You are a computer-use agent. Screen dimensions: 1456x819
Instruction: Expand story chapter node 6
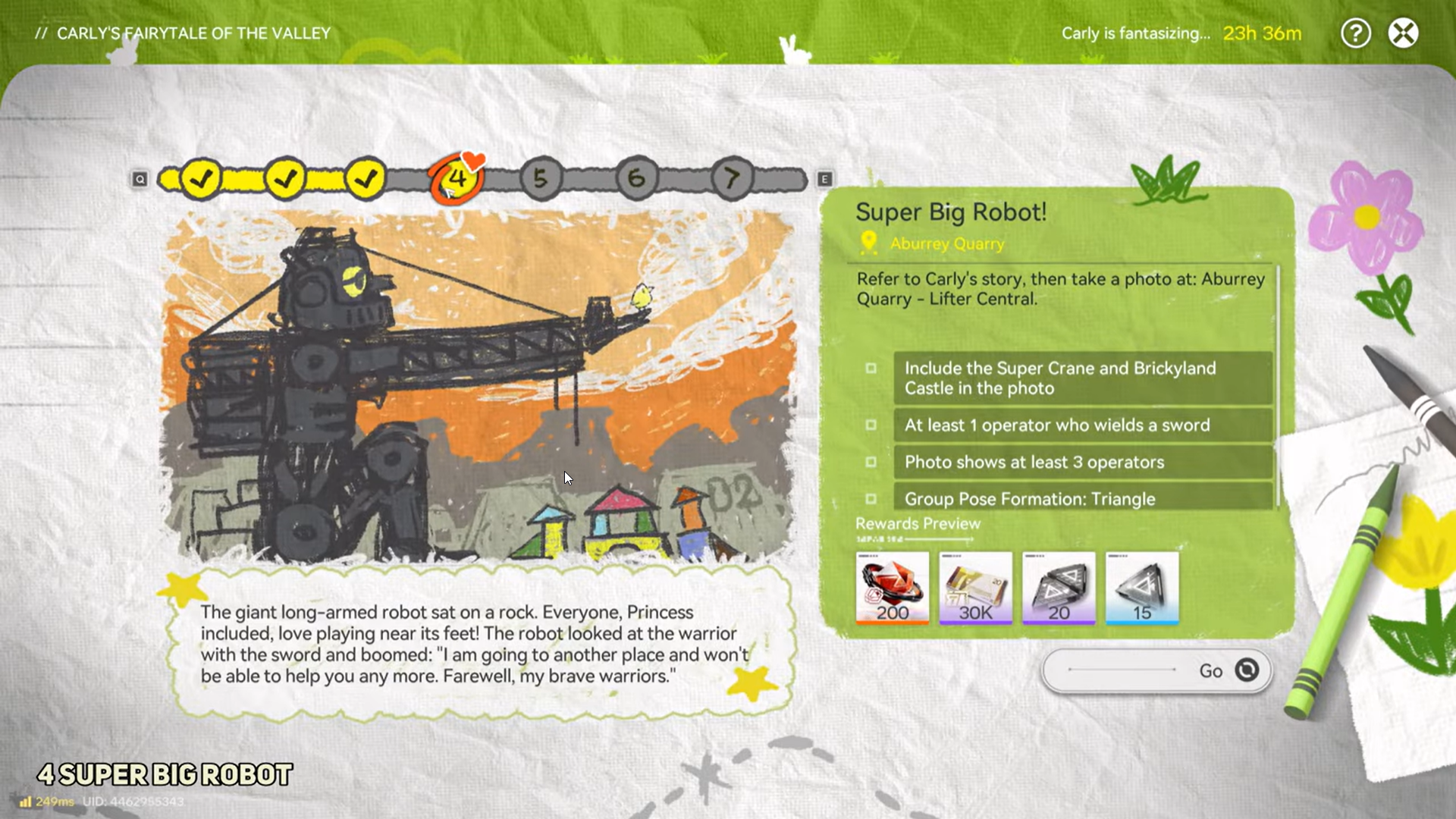pyautogui.click(x=636, y=177)
